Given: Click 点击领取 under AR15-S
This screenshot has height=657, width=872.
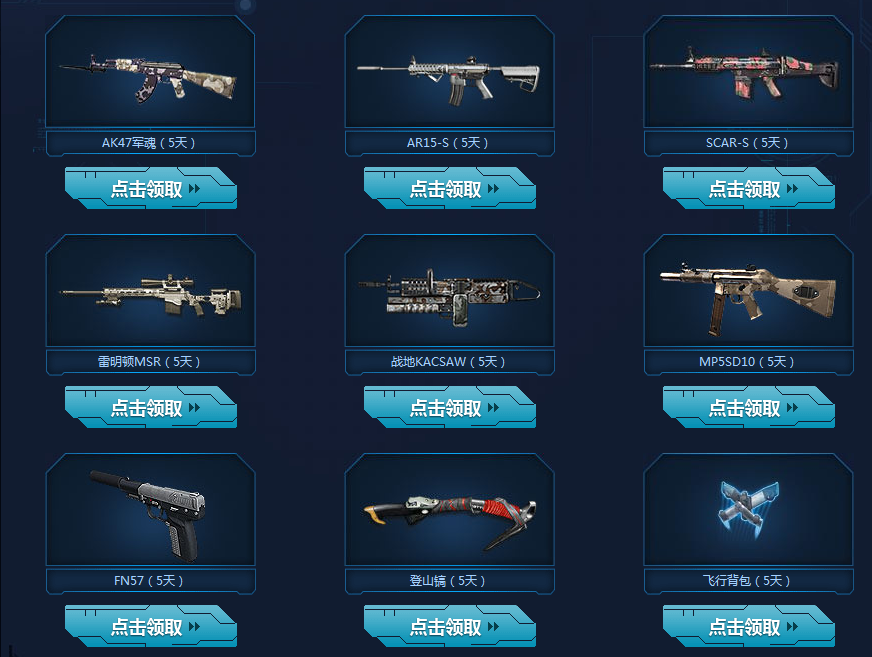Looking at the screenshot, I should [x=449, y=189].
